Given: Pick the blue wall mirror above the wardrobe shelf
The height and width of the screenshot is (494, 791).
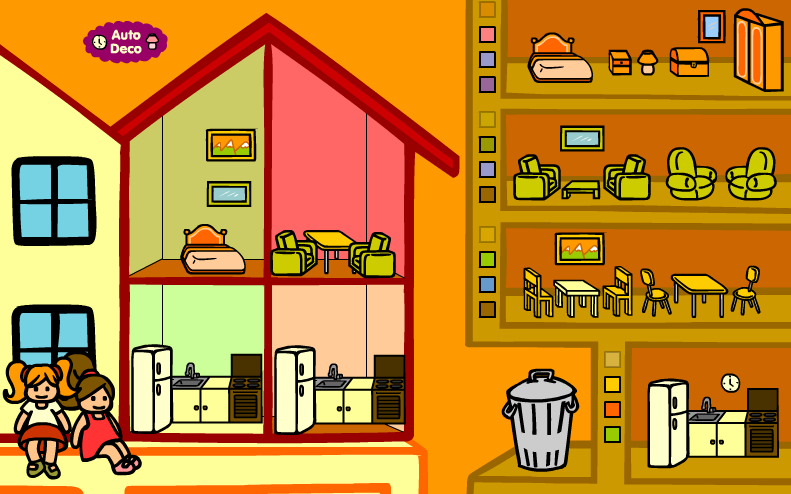Looking at the screenshot, I should 711,27.
